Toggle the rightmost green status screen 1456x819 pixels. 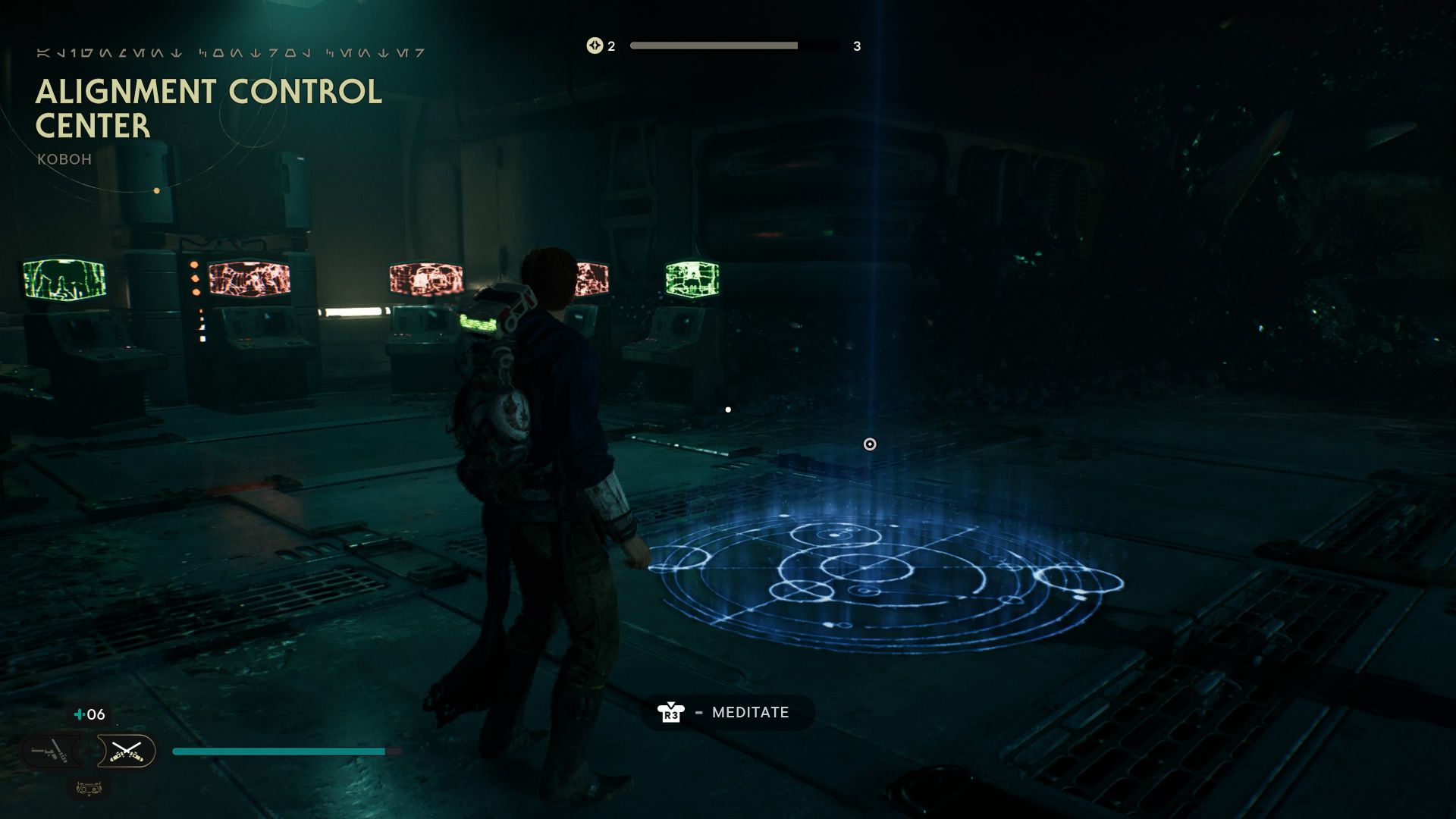pyautogui.click(x=694, y=279)
